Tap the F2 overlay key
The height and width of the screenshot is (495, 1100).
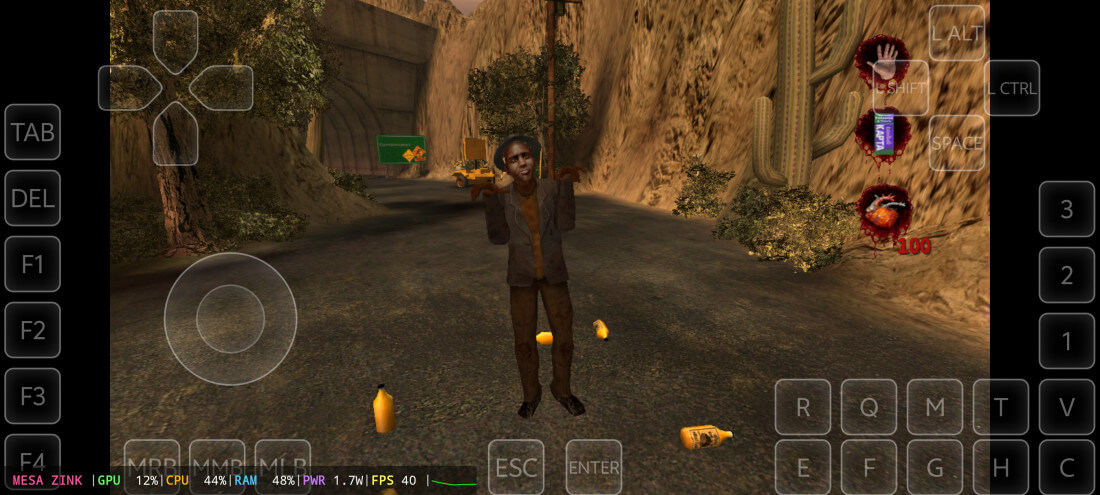(x=33, y=330)
